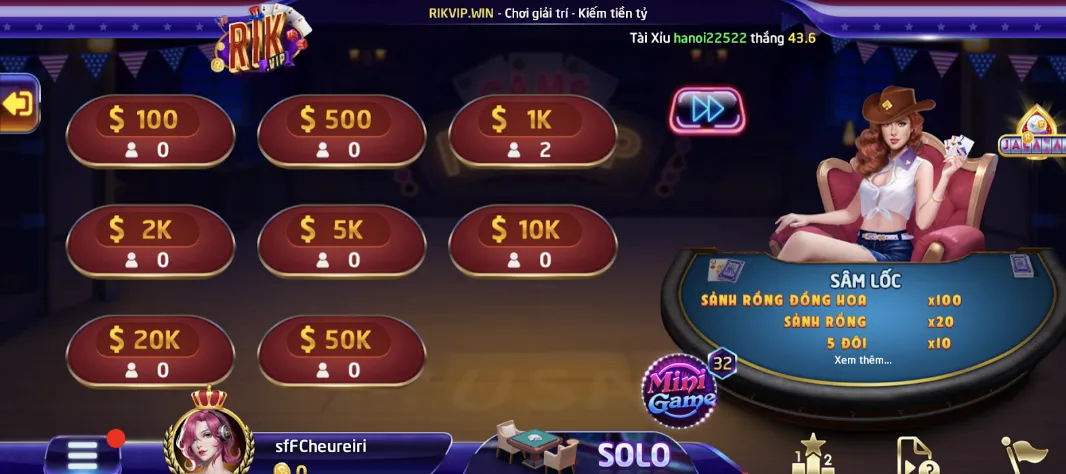Viewport: 1066px width, 474px height.
Task: Select the $20K bet room
Action: [x=150, y=351]
